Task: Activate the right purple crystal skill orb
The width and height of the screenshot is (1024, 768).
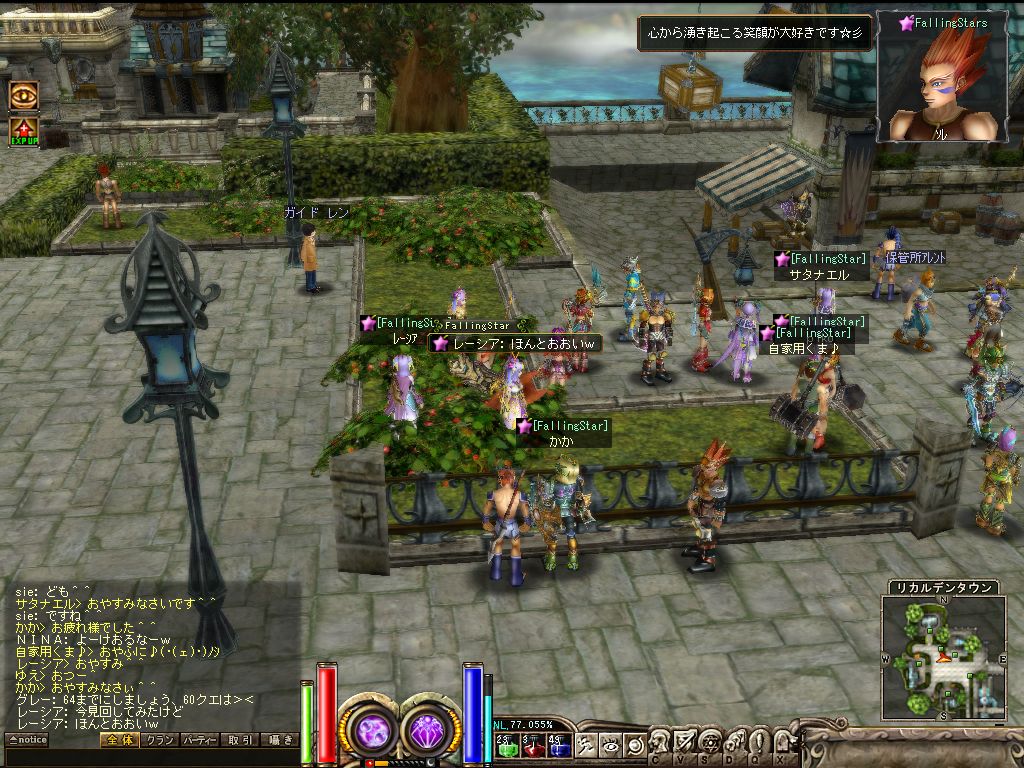Action: pos(432,728)
